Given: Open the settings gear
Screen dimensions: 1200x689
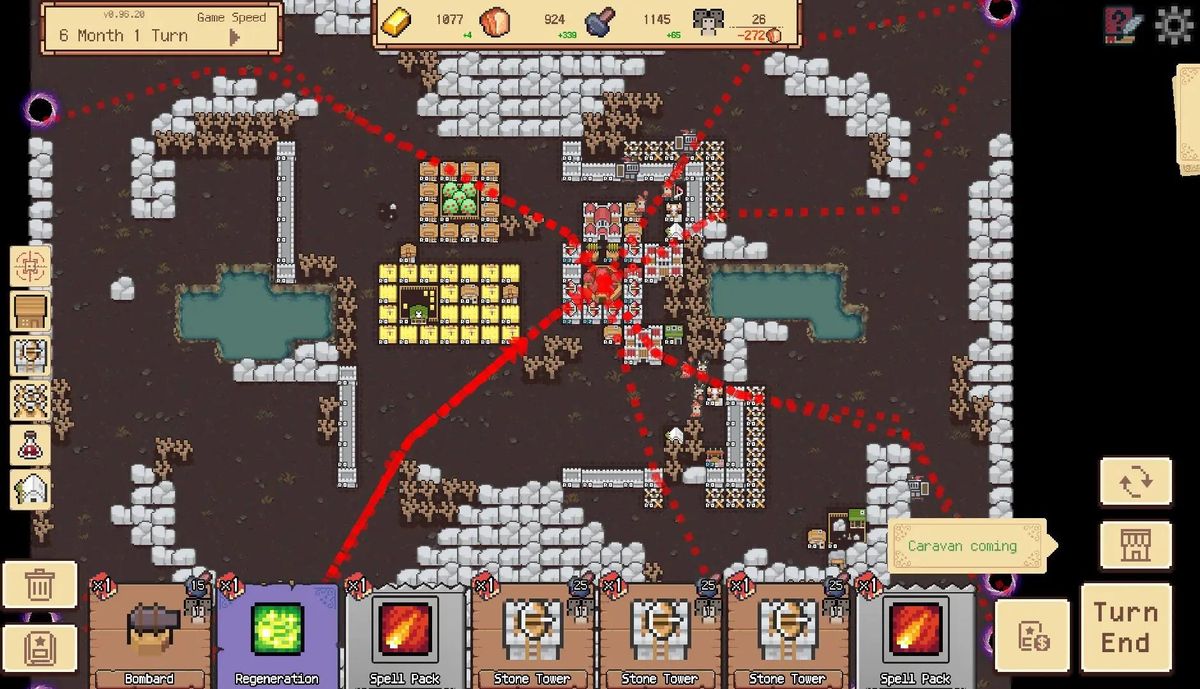Looking at the screenshot, I should click(1174, 25).
